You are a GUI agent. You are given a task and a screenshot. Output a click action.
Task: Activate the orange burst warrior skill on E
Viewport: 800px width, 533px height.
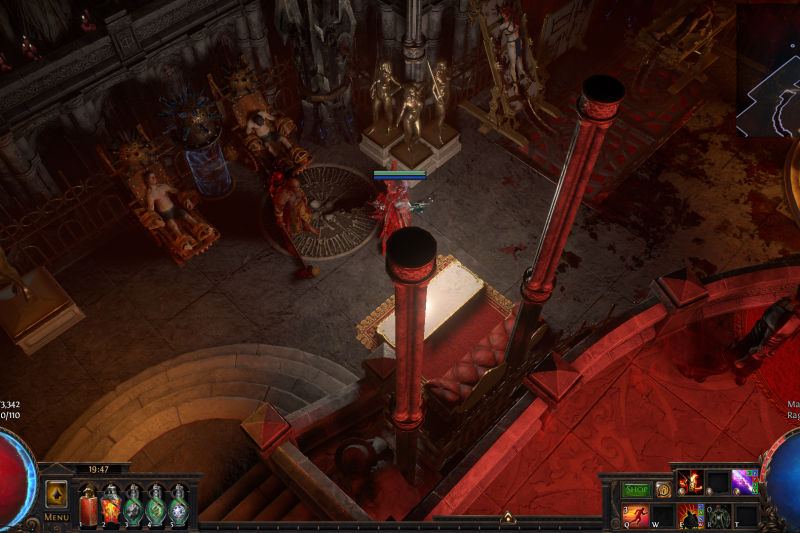click(690, 515)
